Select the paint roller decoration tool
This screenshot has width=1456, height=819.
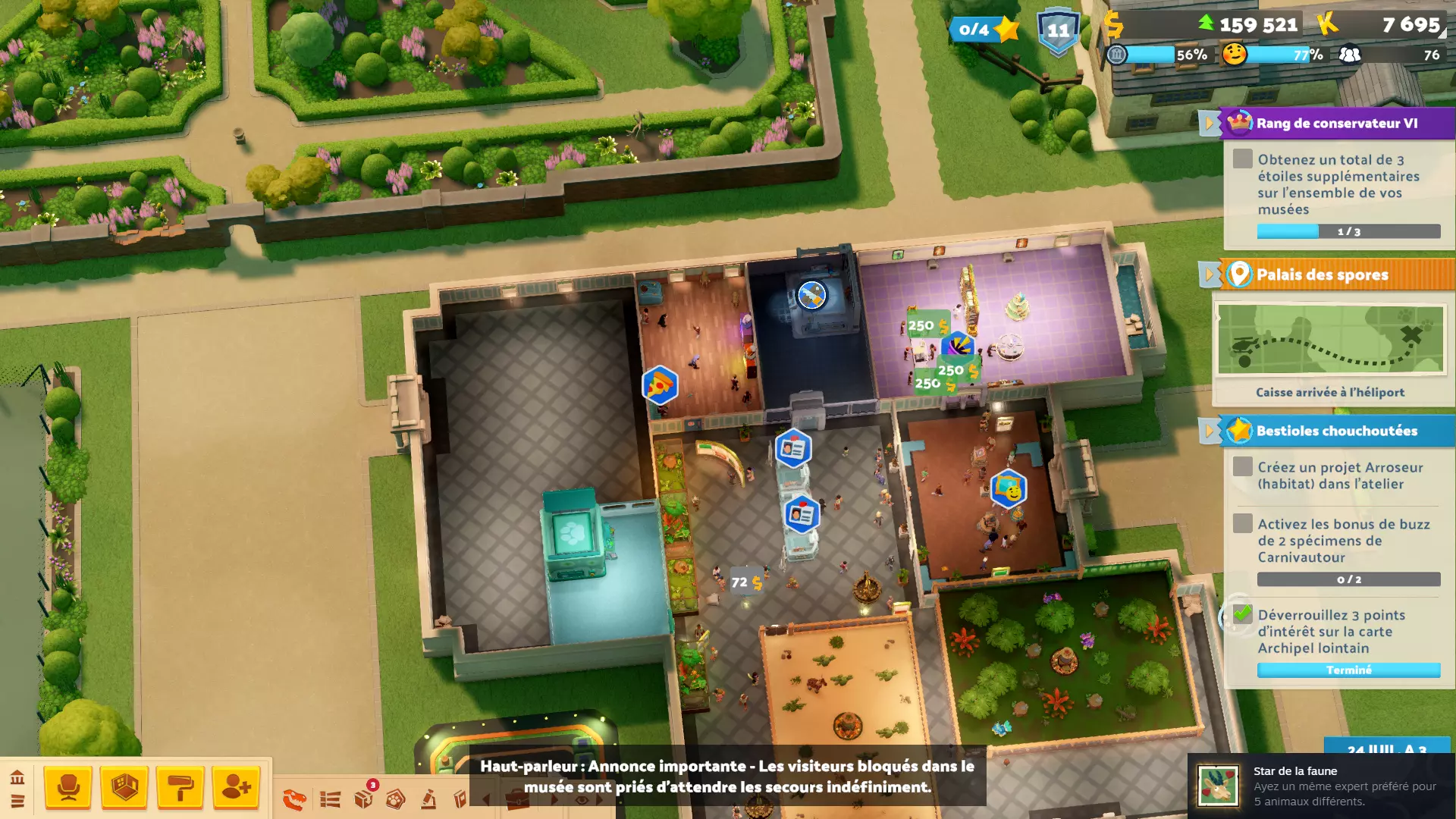pyautogui.click(x=180, y=789)
